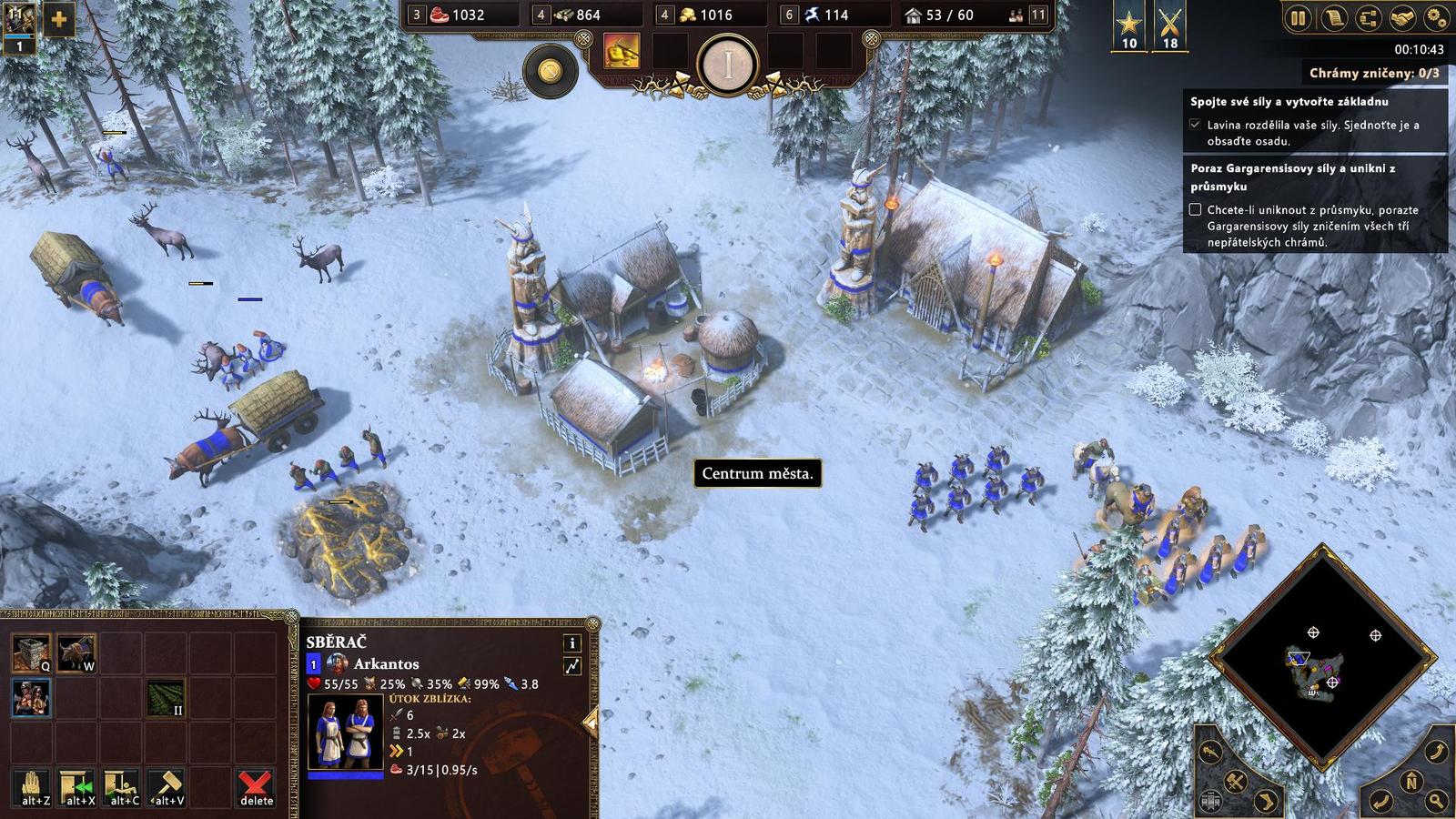Toggle the crossed-hammers minimap filter
The image size is (1456, 819).
click(x=1236, y=783)
